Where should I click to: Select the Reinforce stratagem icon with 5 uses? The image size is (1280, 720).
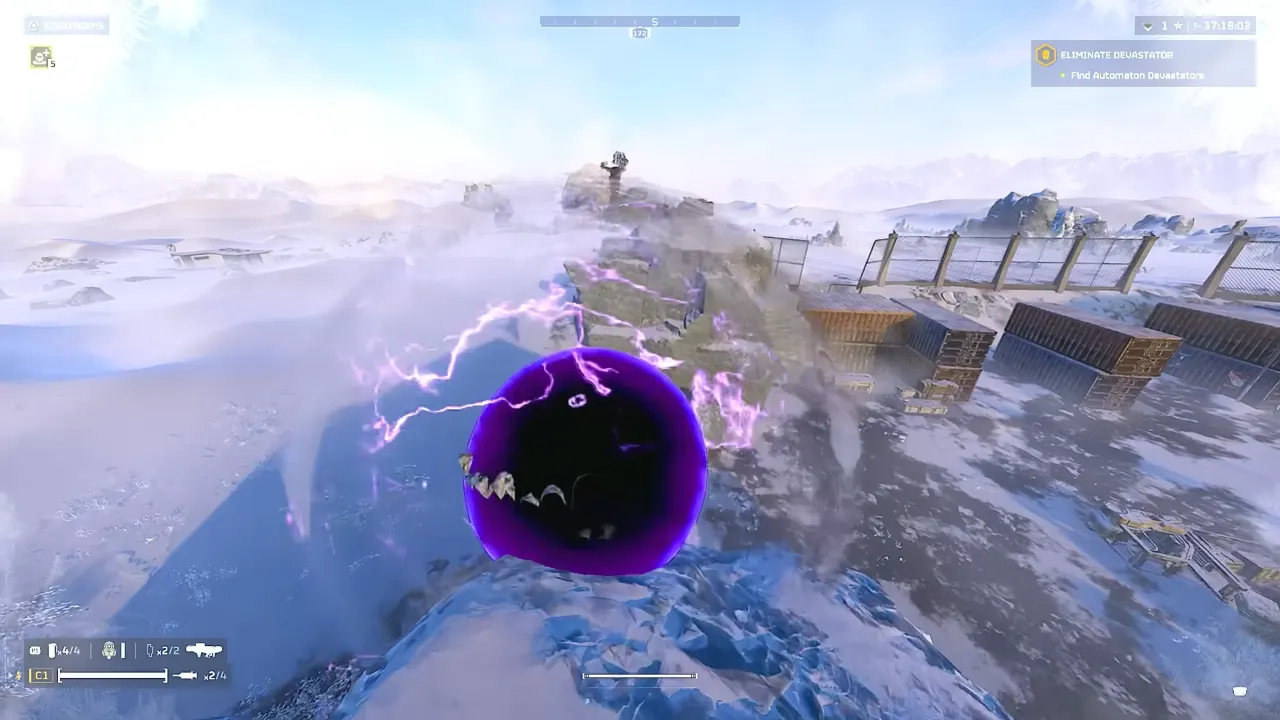coord(41,59)
